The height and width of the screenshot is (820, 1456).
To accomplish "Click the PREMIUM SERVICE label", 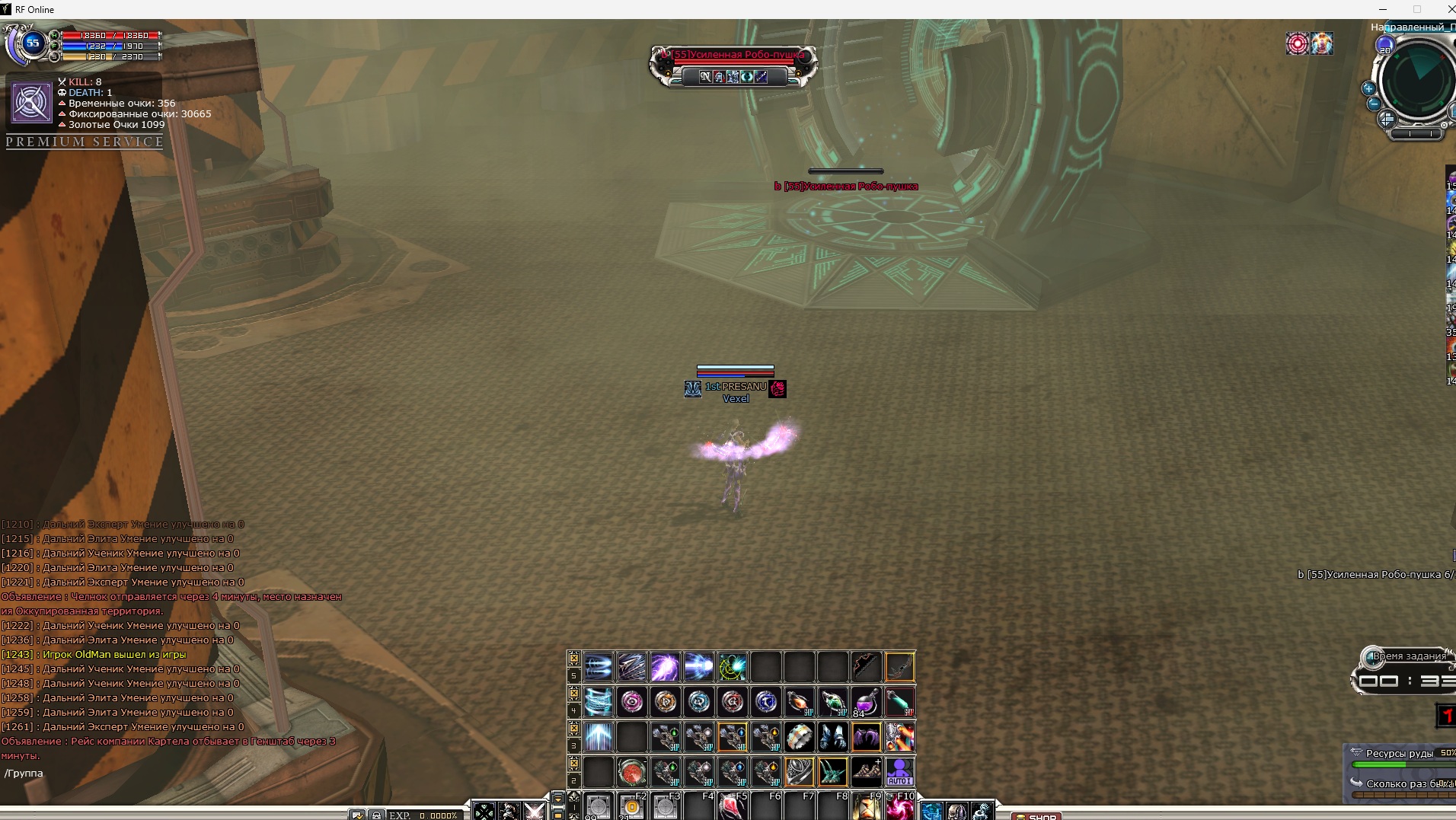I will [85, 142].
